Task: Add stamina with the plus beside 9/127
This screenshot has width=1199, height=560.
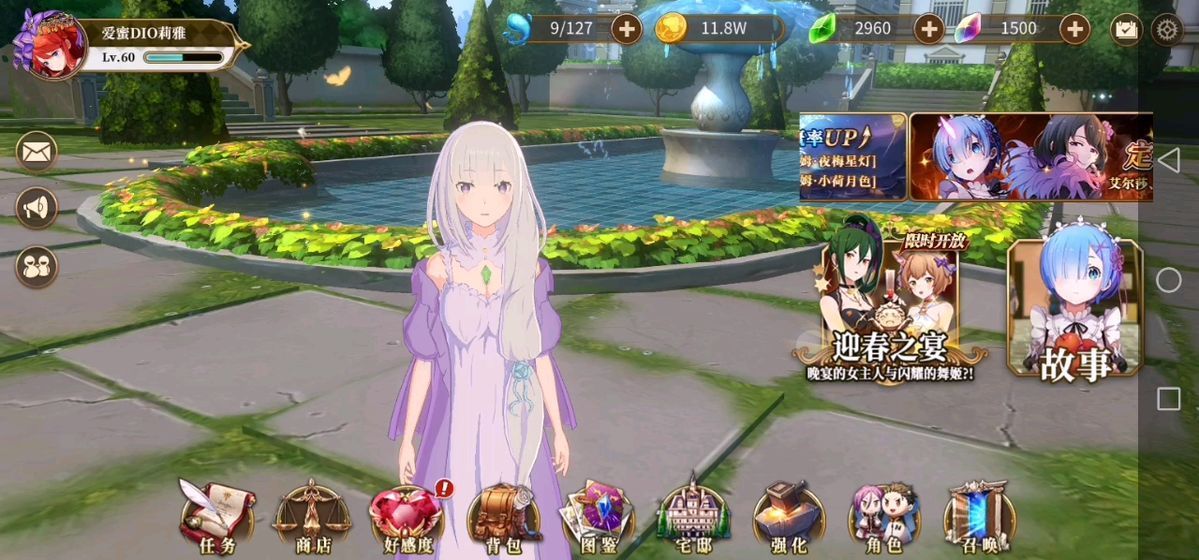Action: click(x=626, y=28)
